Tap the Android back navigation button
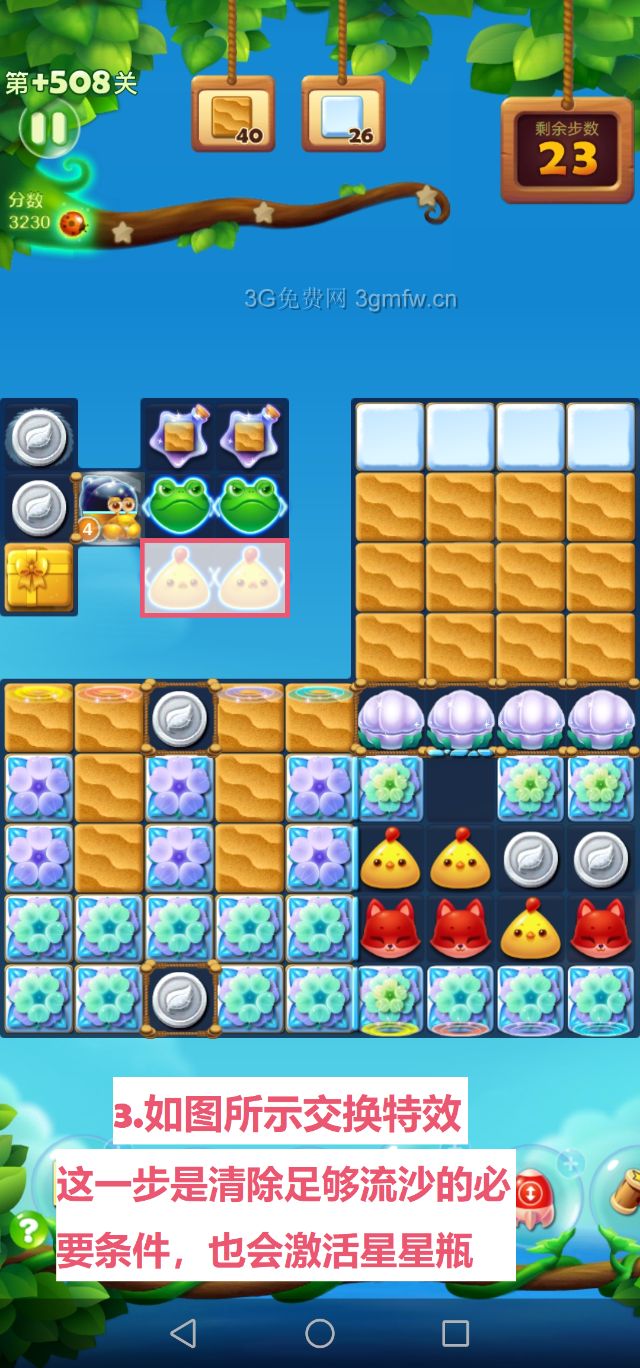The width and height of the screenshot is (640, 1368). (183, 1332)
